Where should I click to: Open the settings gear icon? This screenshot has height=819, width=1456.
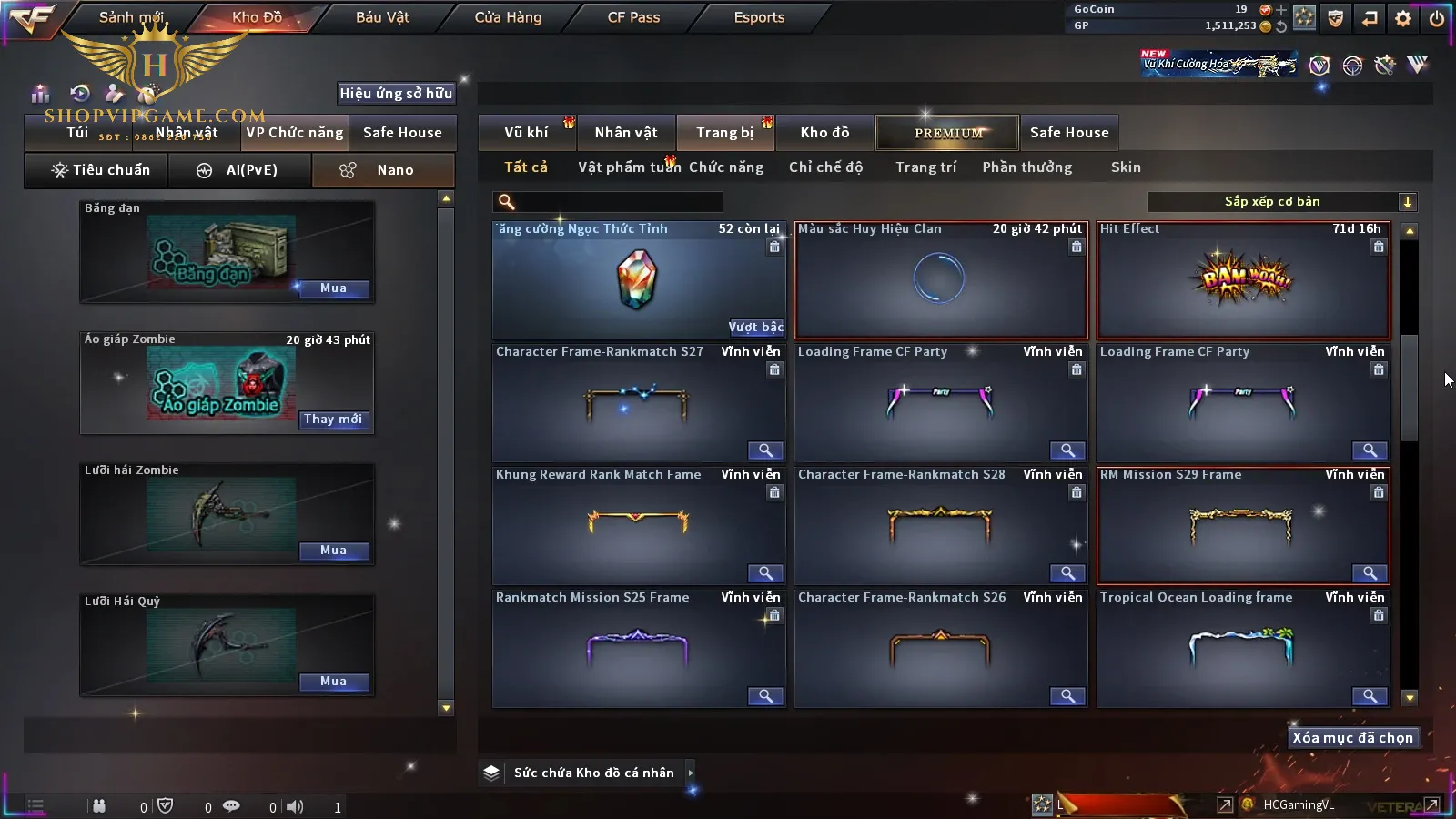[1403, 18]
